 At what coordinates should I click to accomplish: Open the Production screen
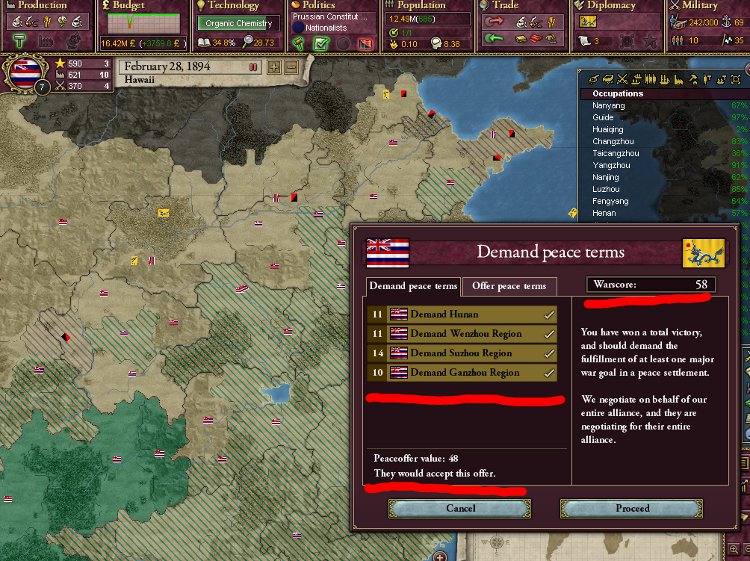point(43,6)
